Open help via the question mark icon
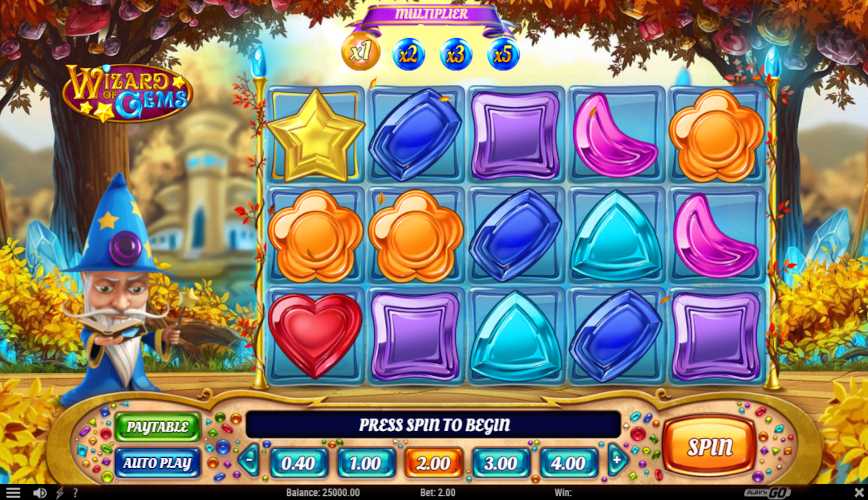This screenshot has height=500, width=868. (75, 493)
